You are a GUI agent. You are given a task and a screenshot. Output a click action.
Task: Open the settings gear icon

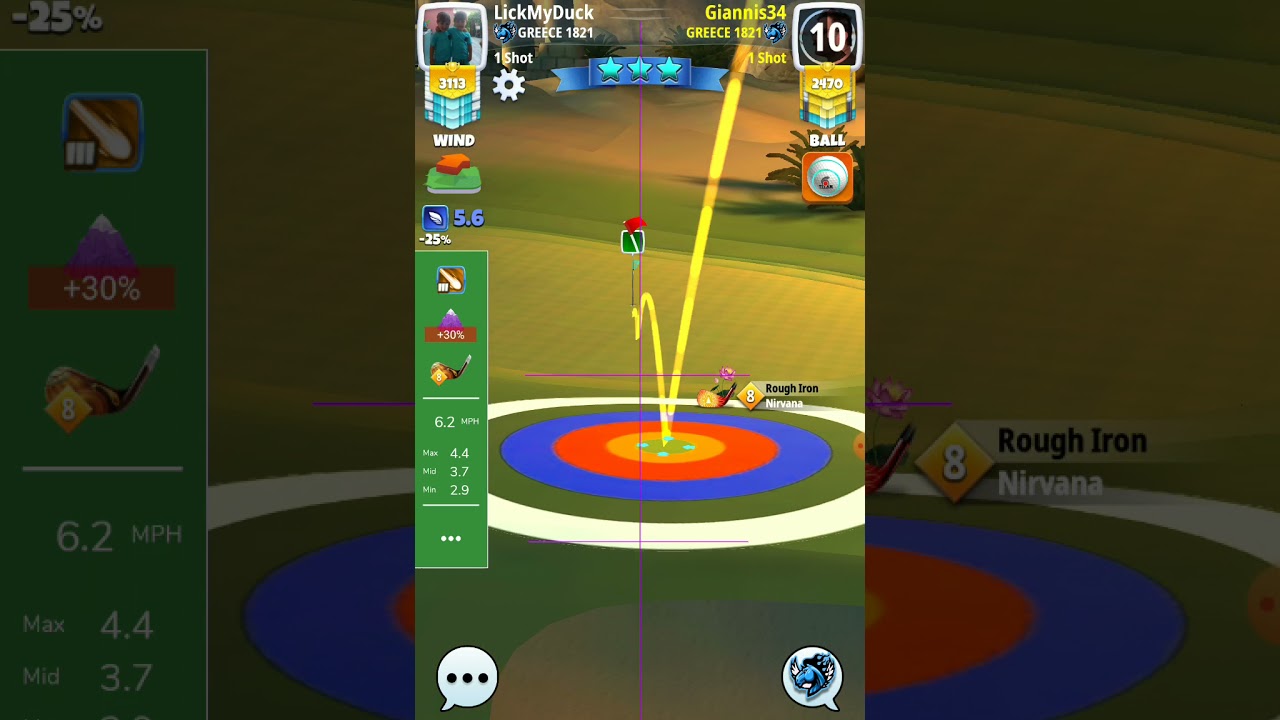pos(509,85)
